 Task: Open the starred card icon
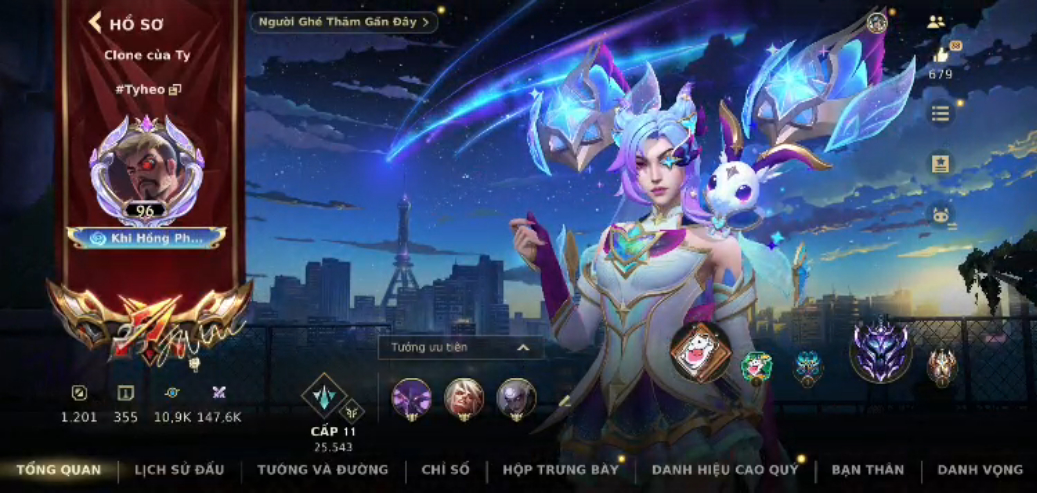[940, 164]
